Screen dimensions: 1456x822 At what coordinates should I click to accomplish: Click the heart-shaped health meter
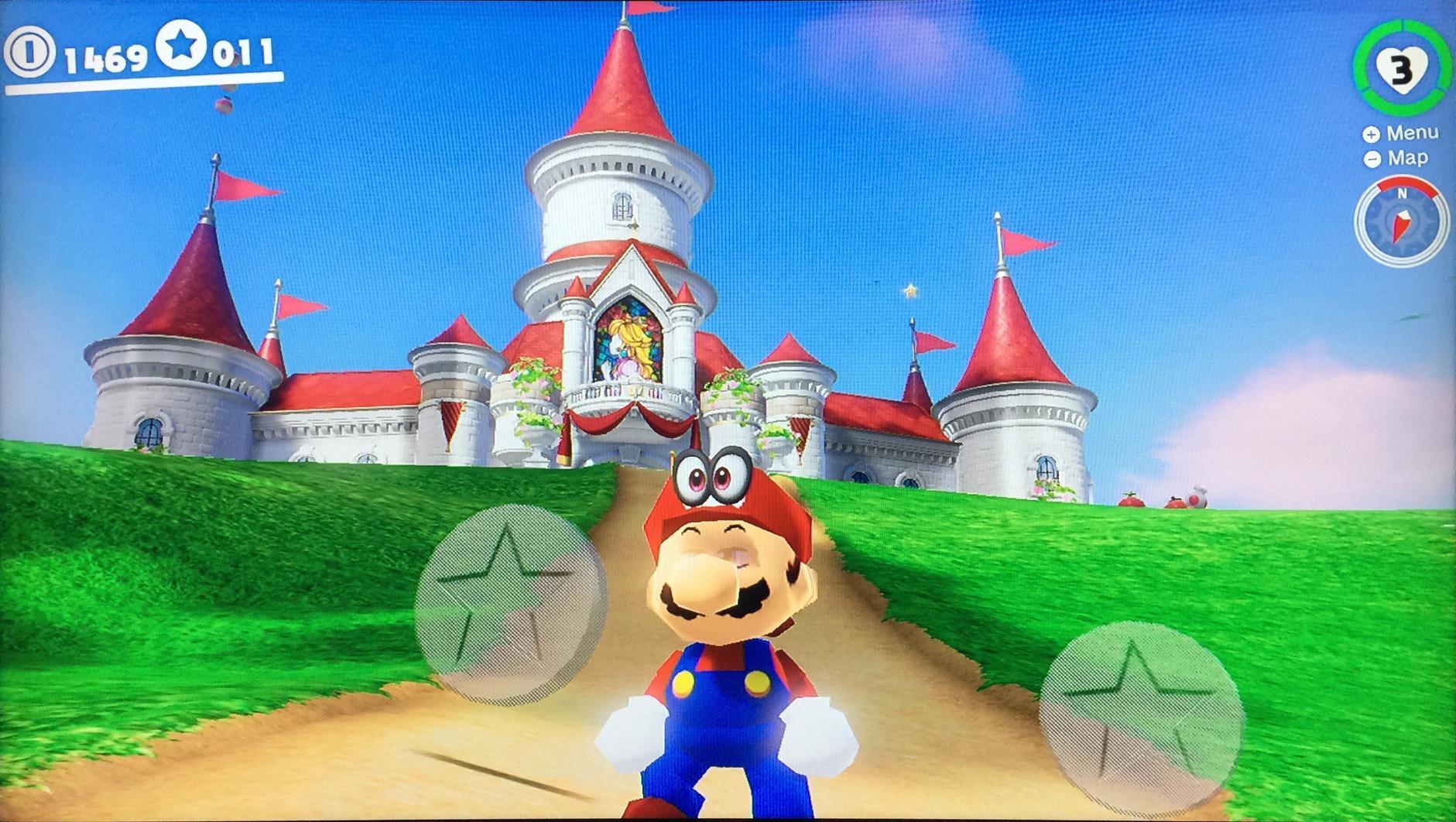pos(1403,68)
